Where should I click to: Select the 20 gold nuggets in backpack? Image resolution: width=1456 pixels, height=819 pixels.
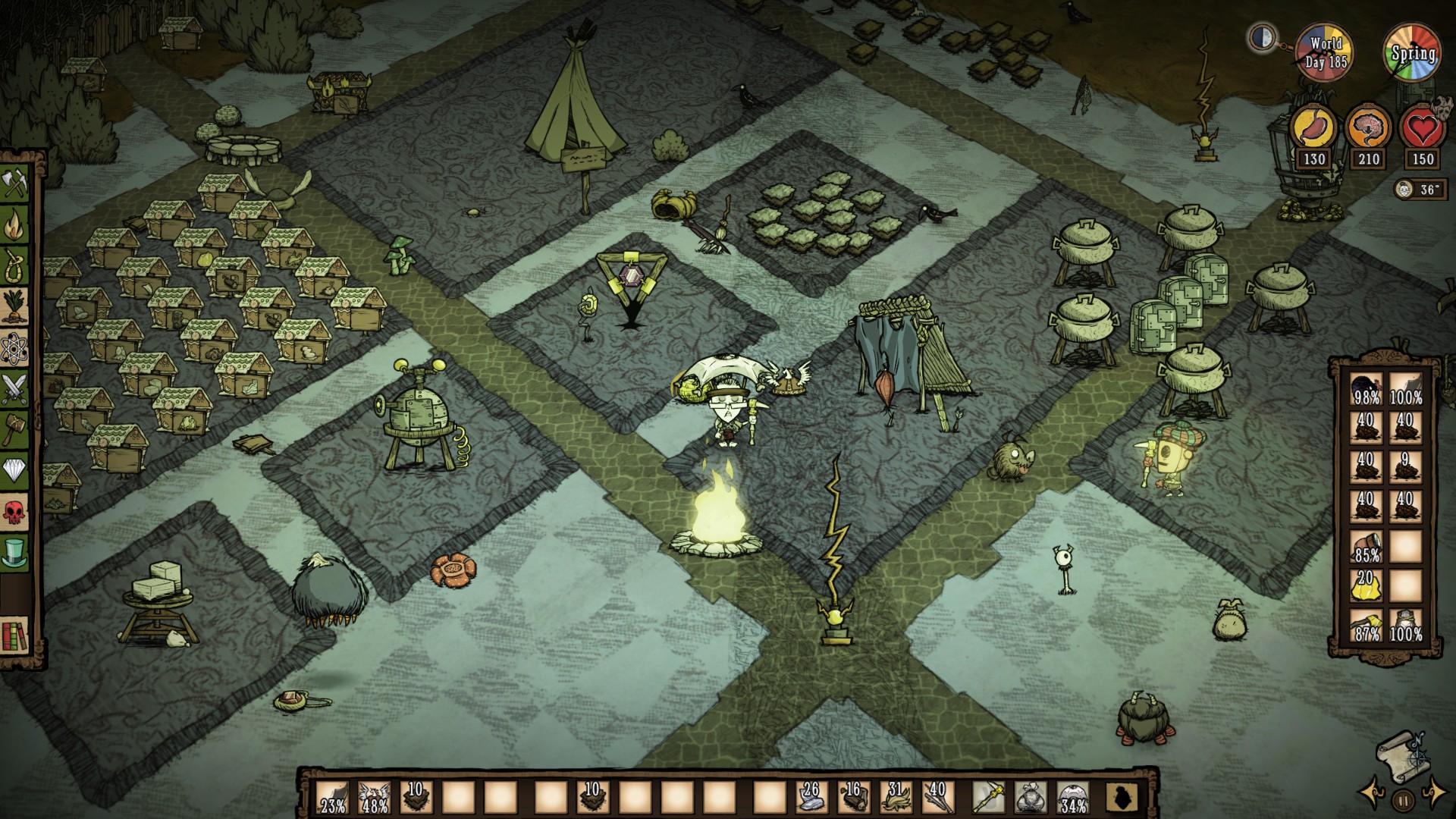(1367, 586)
